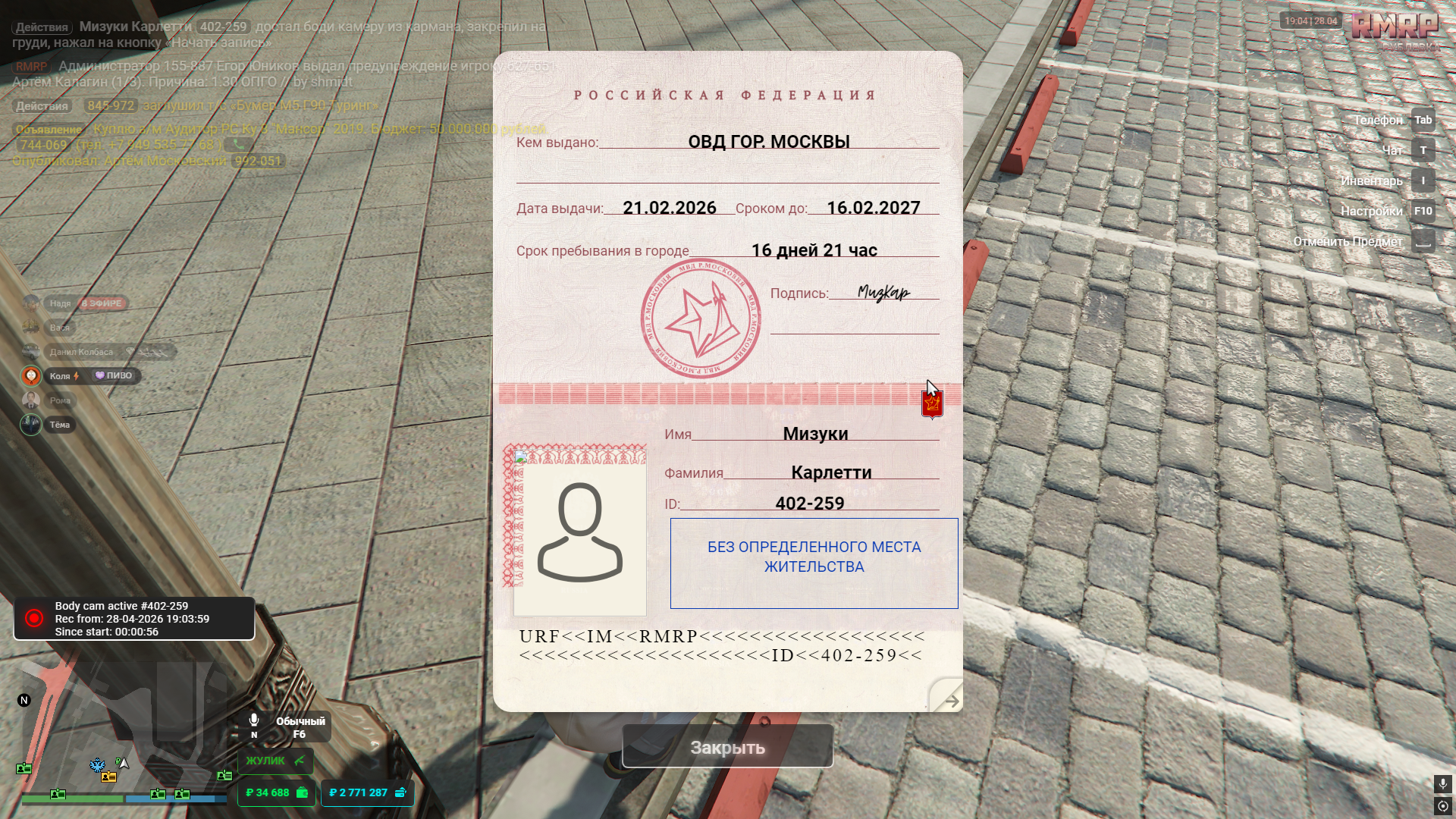This screenshot has width=1456, height=819.
Task: Select Коля's avatar in the voice overlay
Action: [x=31, y=376]
